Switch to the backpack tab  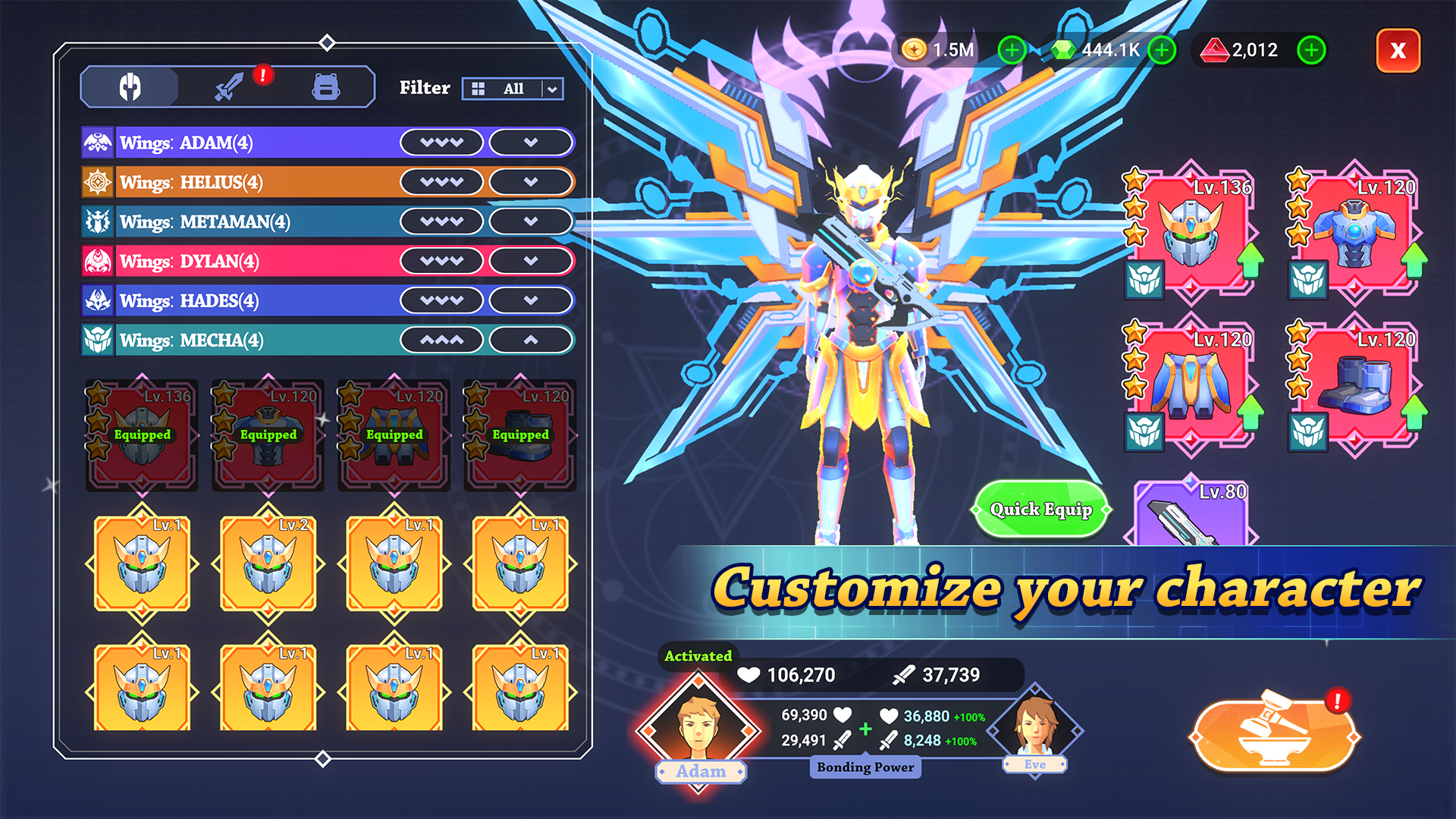(x=326, y=87)
